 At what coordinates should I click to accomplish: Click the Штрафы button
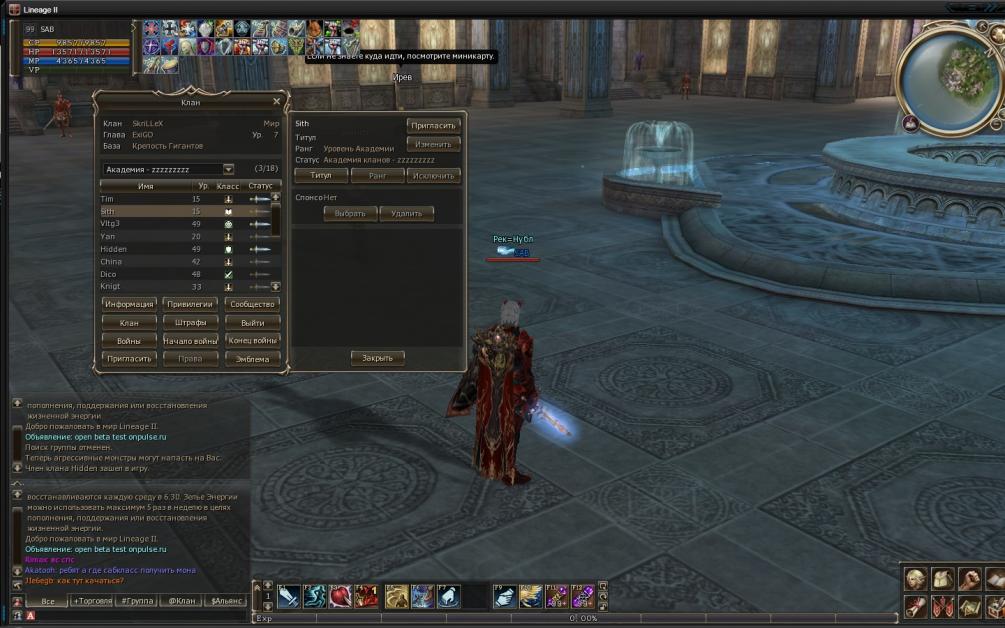click(x=190, y=323)
